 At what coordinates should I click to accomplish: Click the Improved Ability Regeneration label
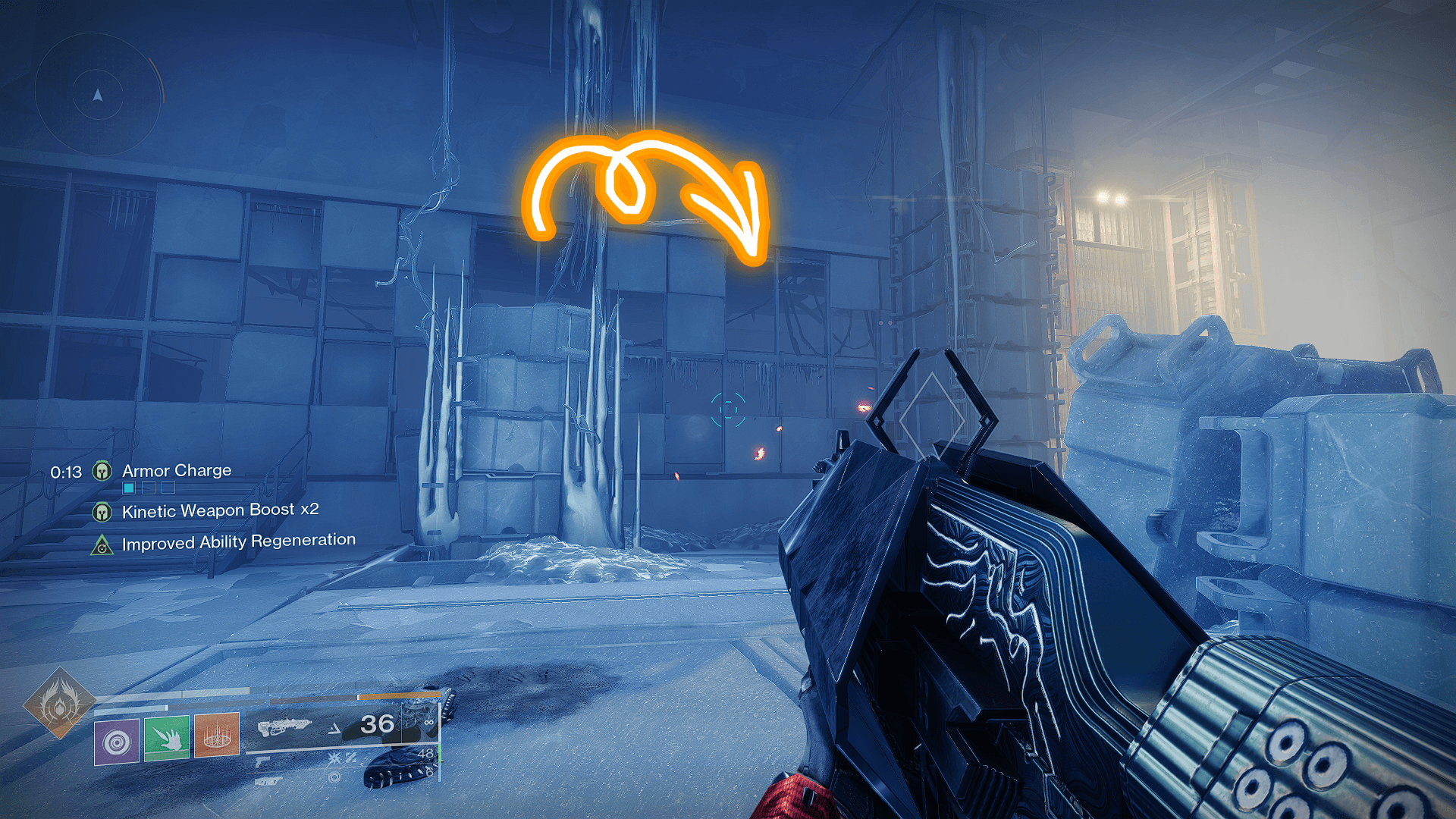237,542
